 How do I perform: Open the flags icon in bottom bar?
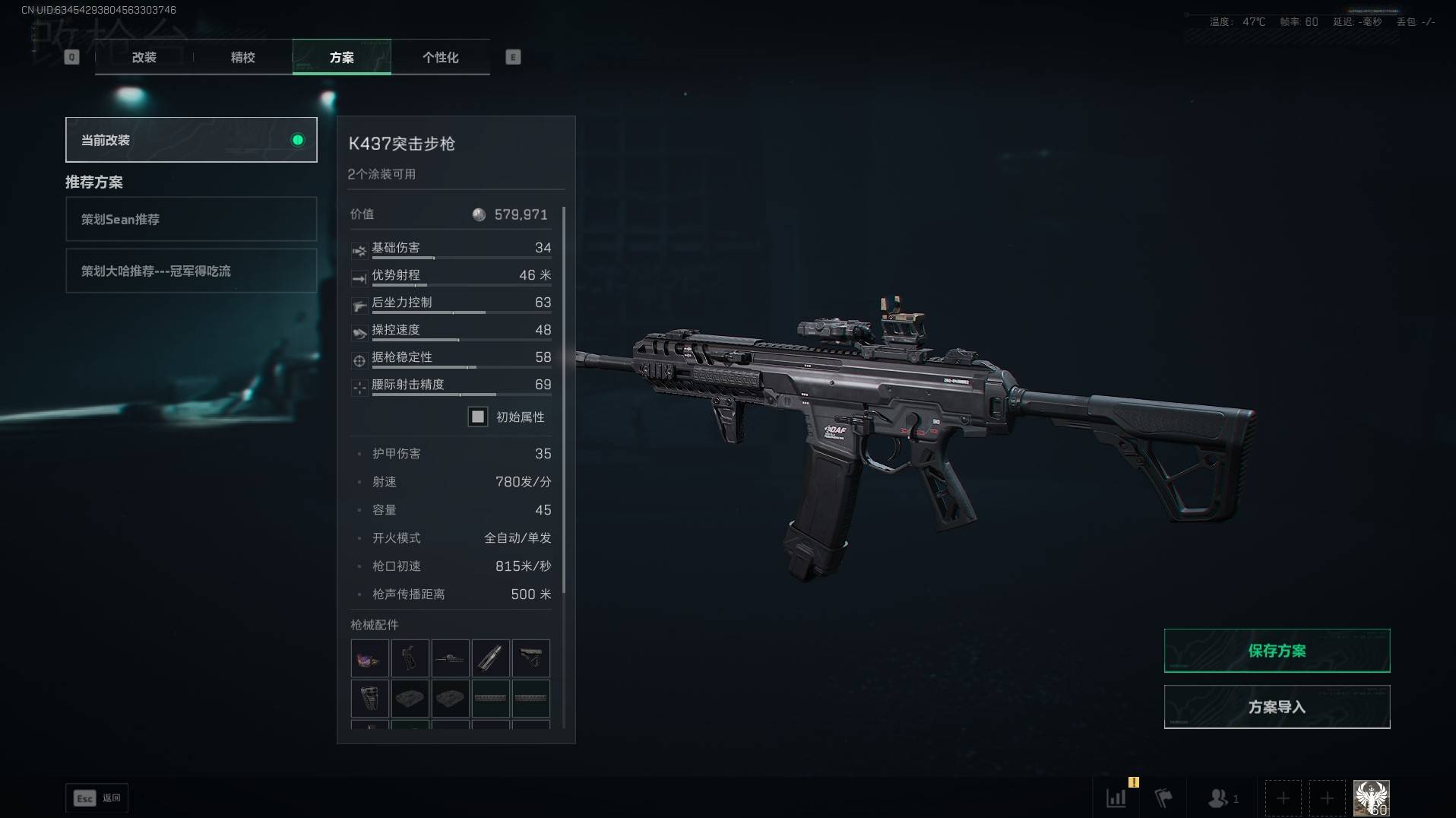coord(1163,797)
